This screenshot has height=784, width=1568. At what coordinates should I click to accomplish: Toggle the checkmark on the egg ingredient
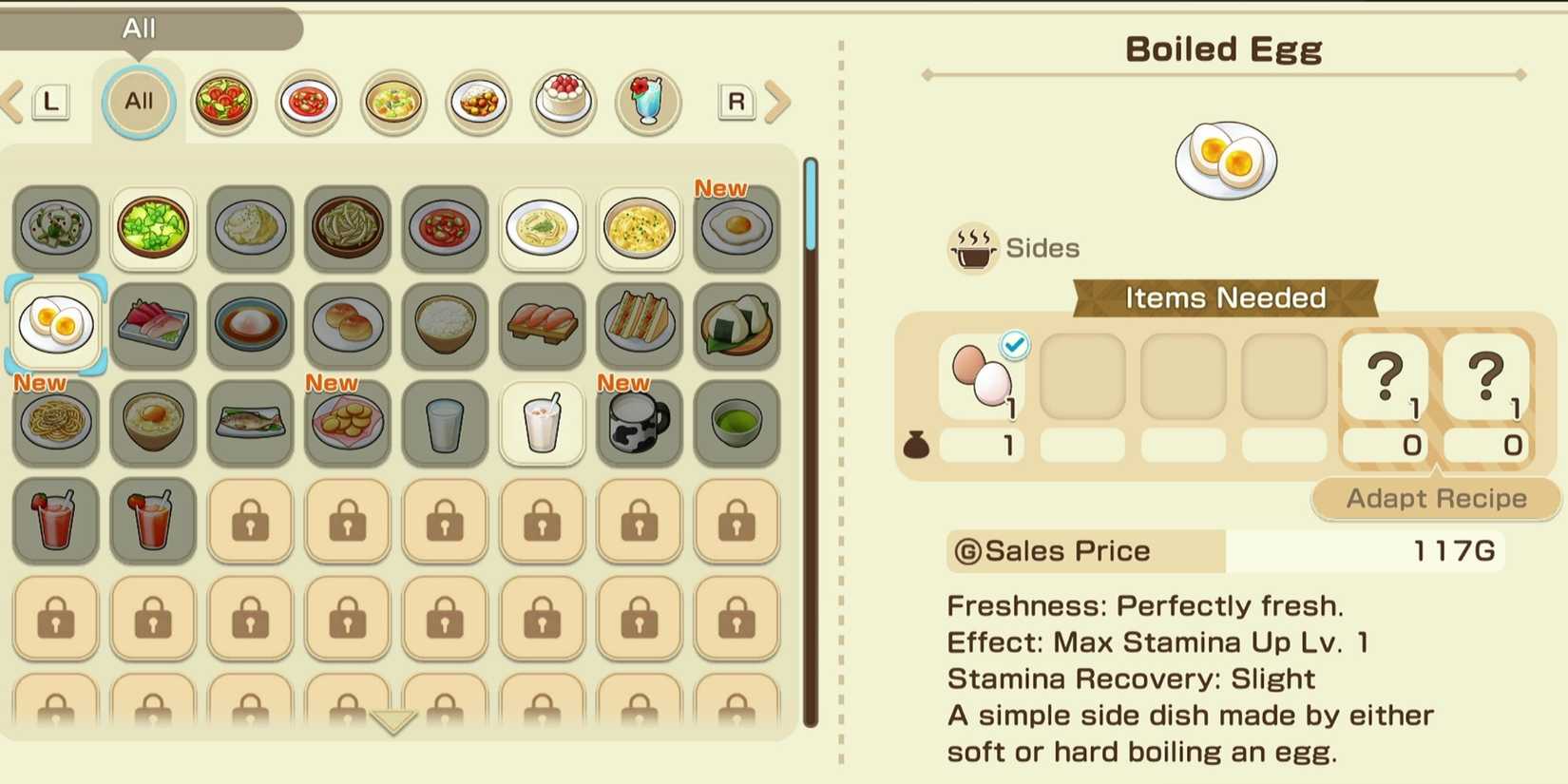tap(1013, 346)
